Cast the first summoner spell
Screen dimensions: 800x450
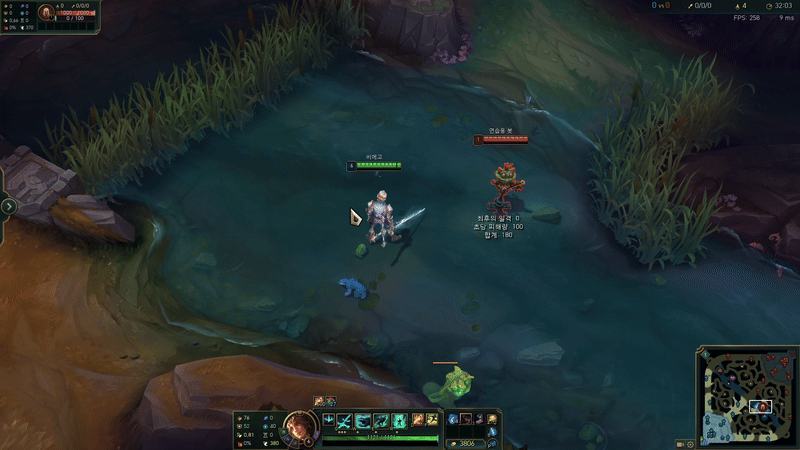(x=417, y=420)
